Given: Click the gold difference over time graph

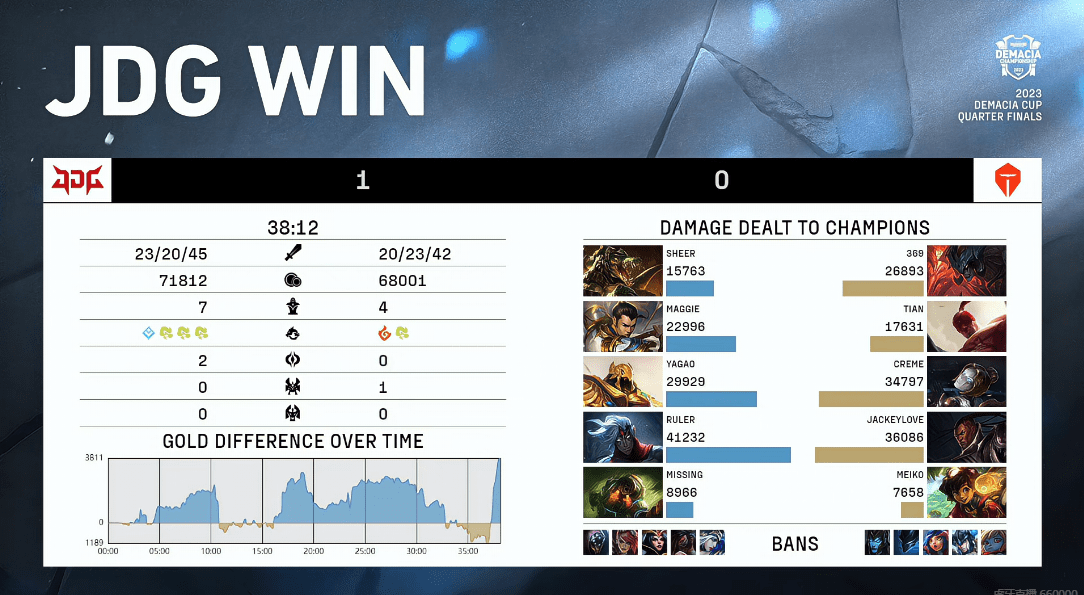Looking at the screenshot, I should pos(304,500).
